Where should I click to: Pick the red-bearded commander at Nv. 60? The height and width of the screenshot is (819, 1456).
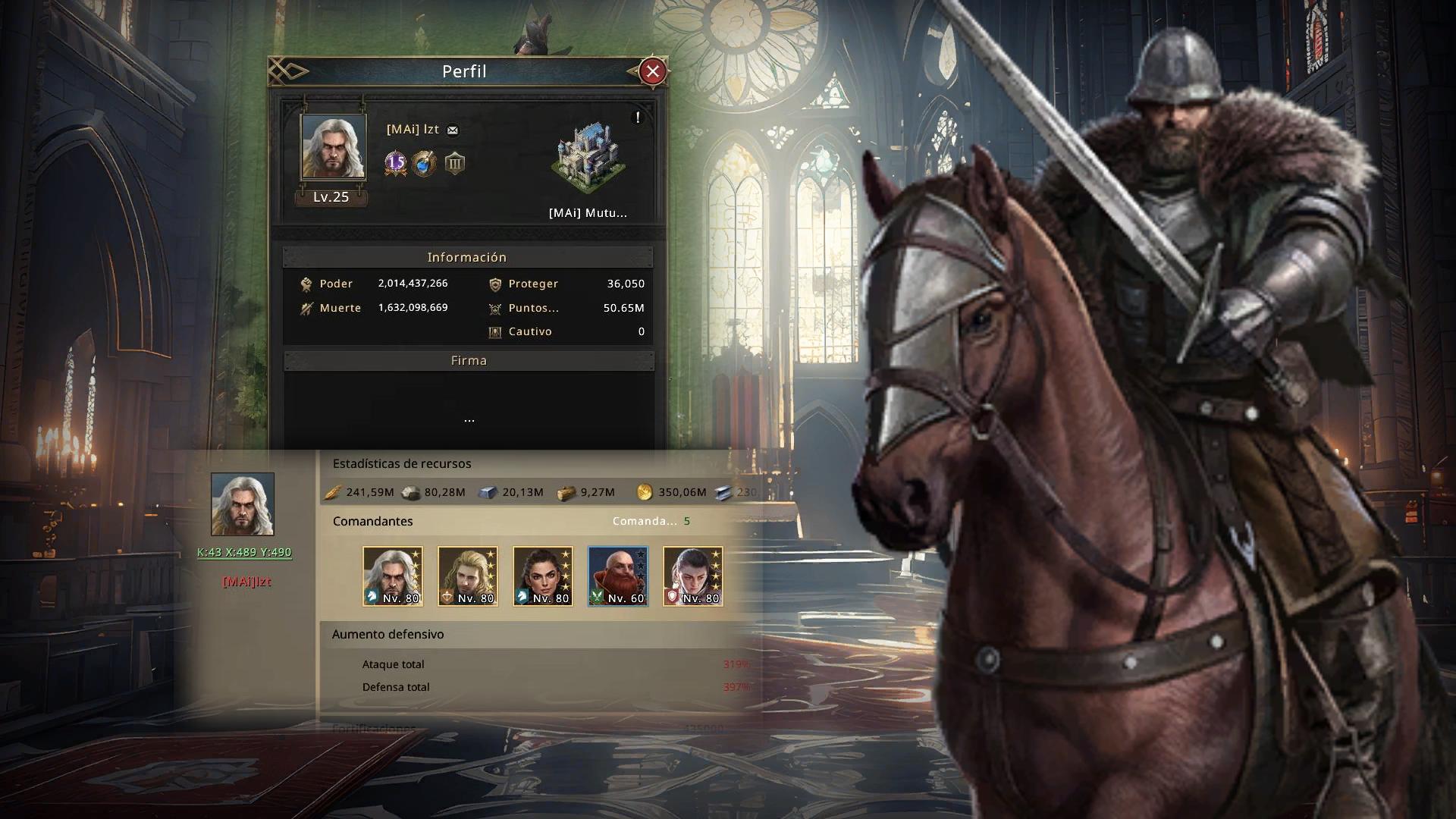(618, 576)
